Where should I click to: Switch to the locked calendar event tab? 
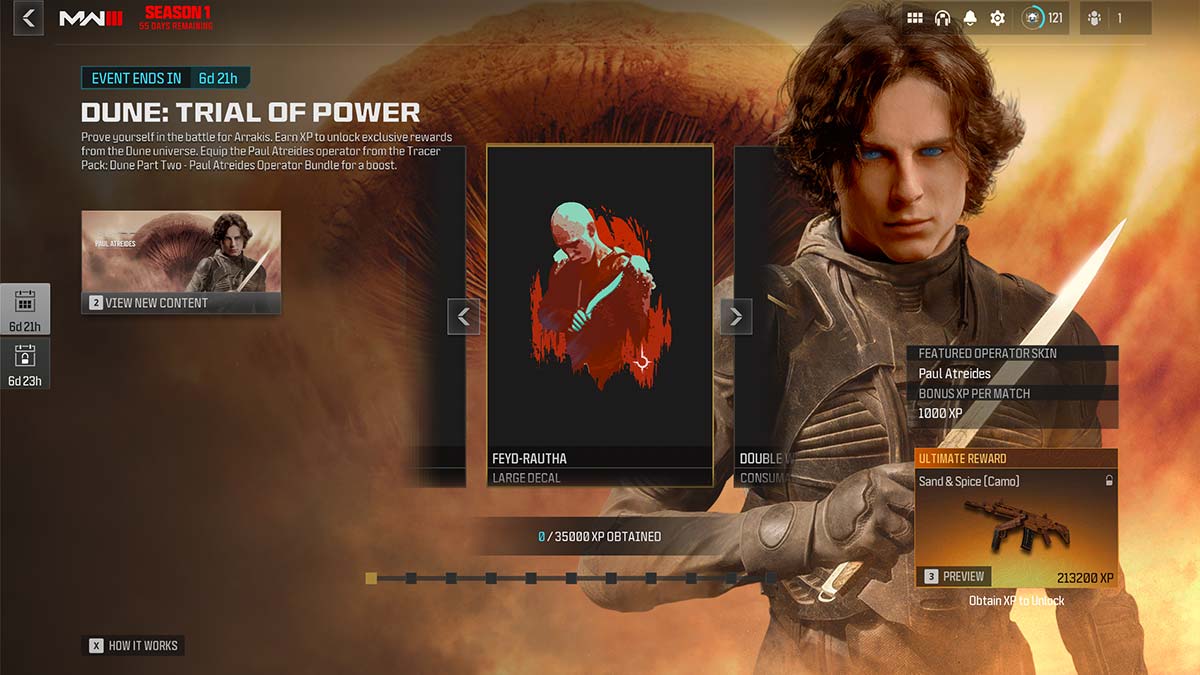pos(25,364)
